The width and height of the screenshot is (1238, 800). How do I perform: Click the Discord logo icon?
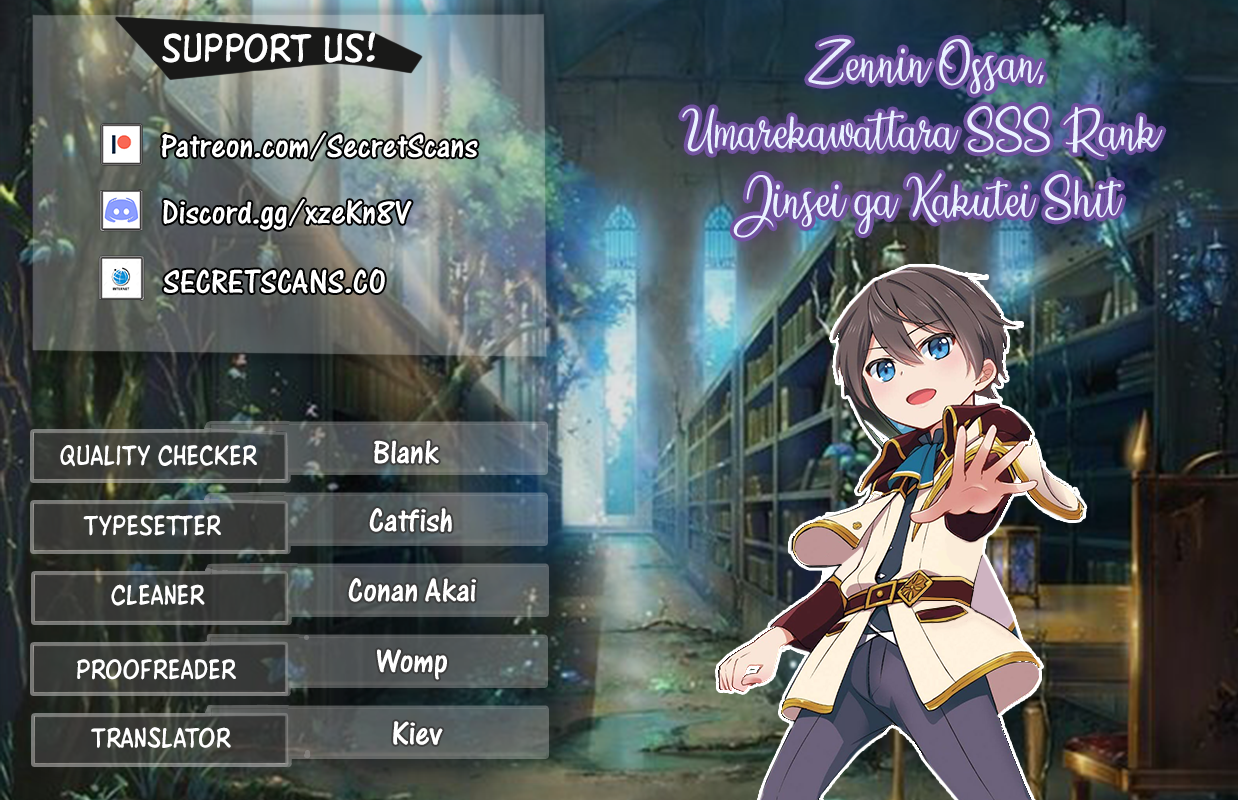pos(121,210)
